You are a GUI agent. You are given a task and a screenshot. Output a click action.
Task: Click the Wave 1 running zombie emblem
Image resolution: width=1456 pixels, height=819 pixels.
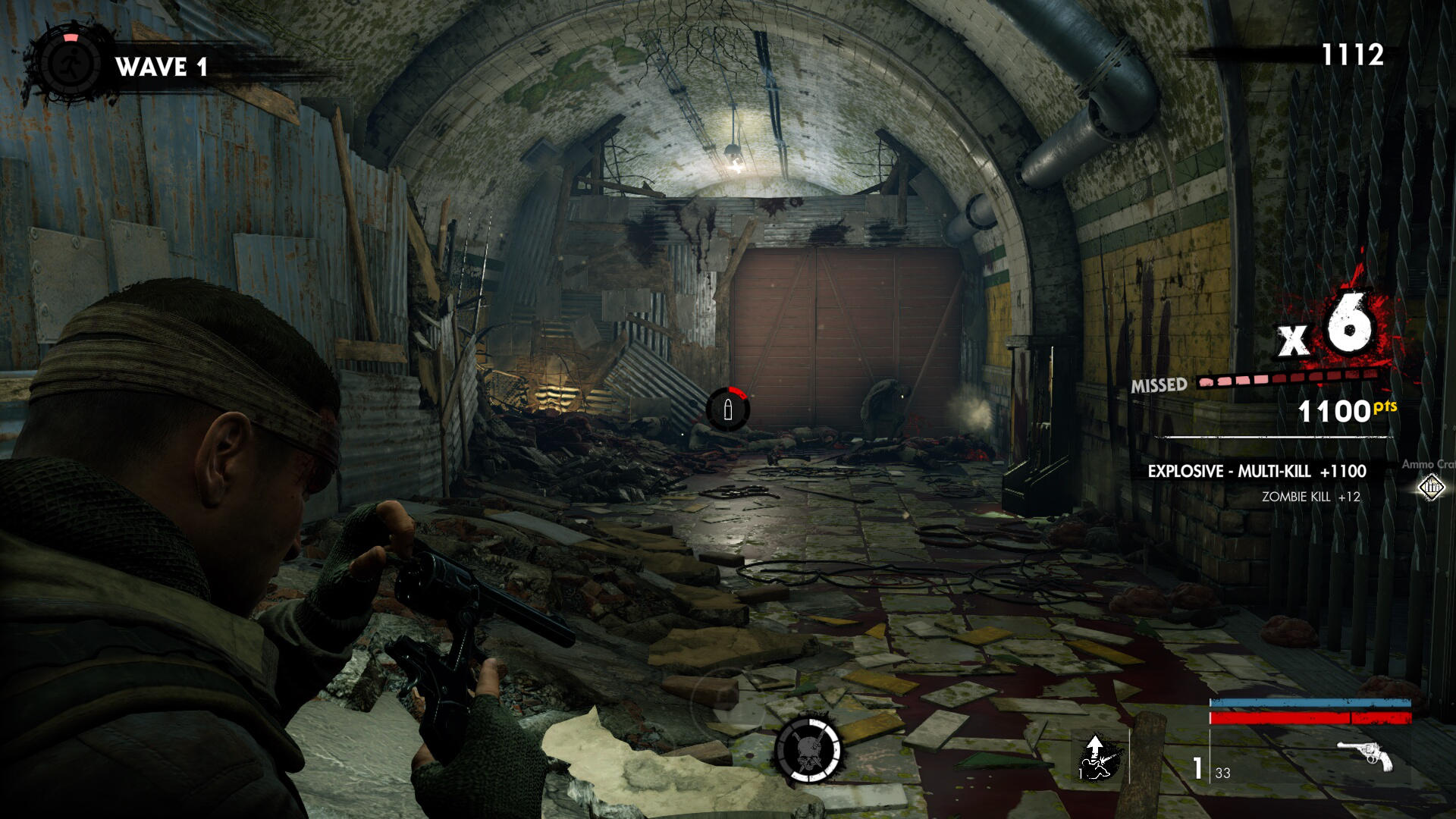point(70,64)
